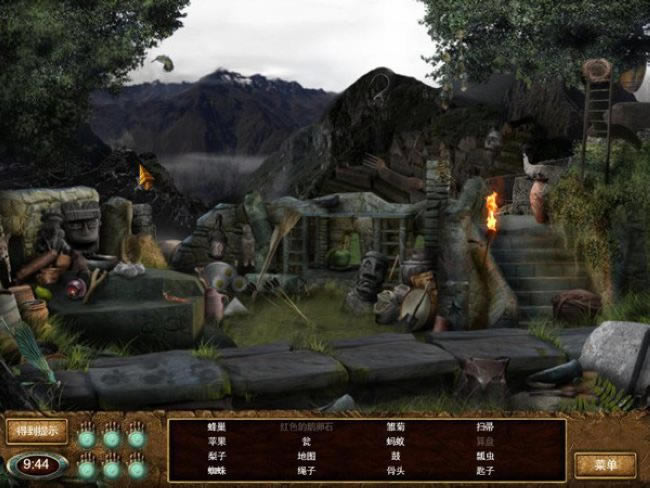Choose 绳子 in the item list

[x=306, y=470]
